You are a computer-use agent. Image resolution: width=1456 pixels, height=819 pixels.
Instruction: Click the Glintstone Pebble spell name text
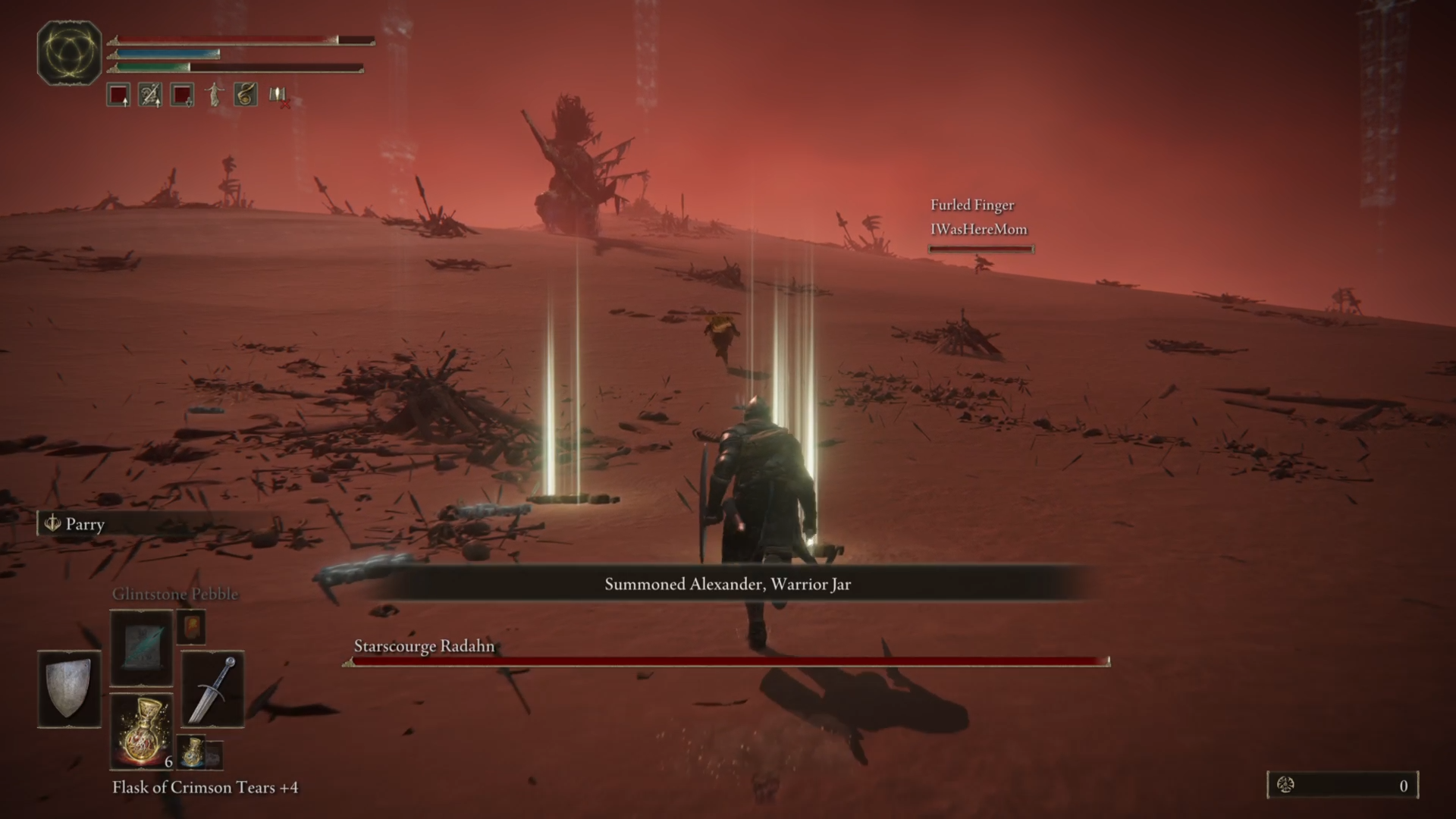174,594
